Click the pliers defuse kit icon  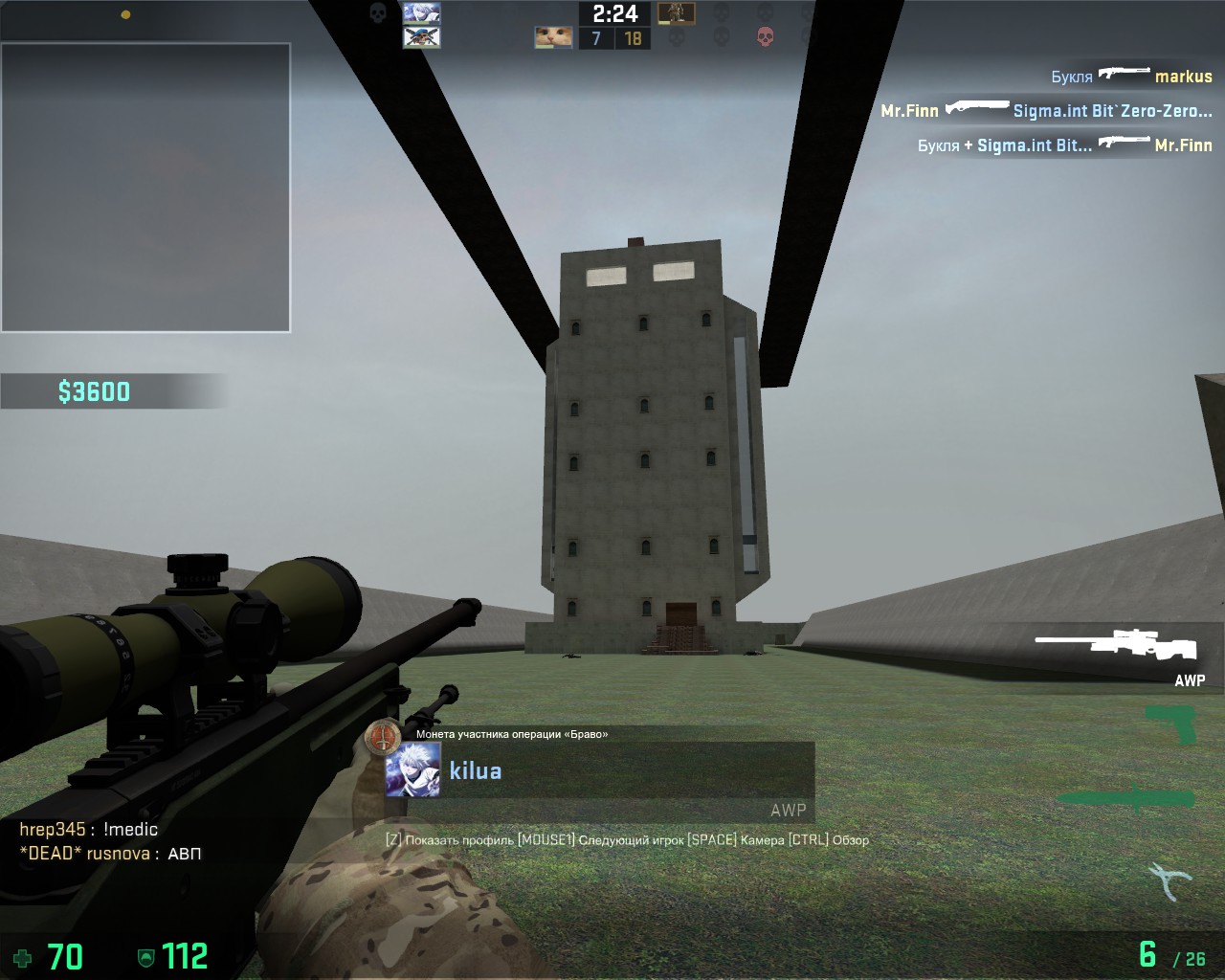click(x=1169, y=879)
